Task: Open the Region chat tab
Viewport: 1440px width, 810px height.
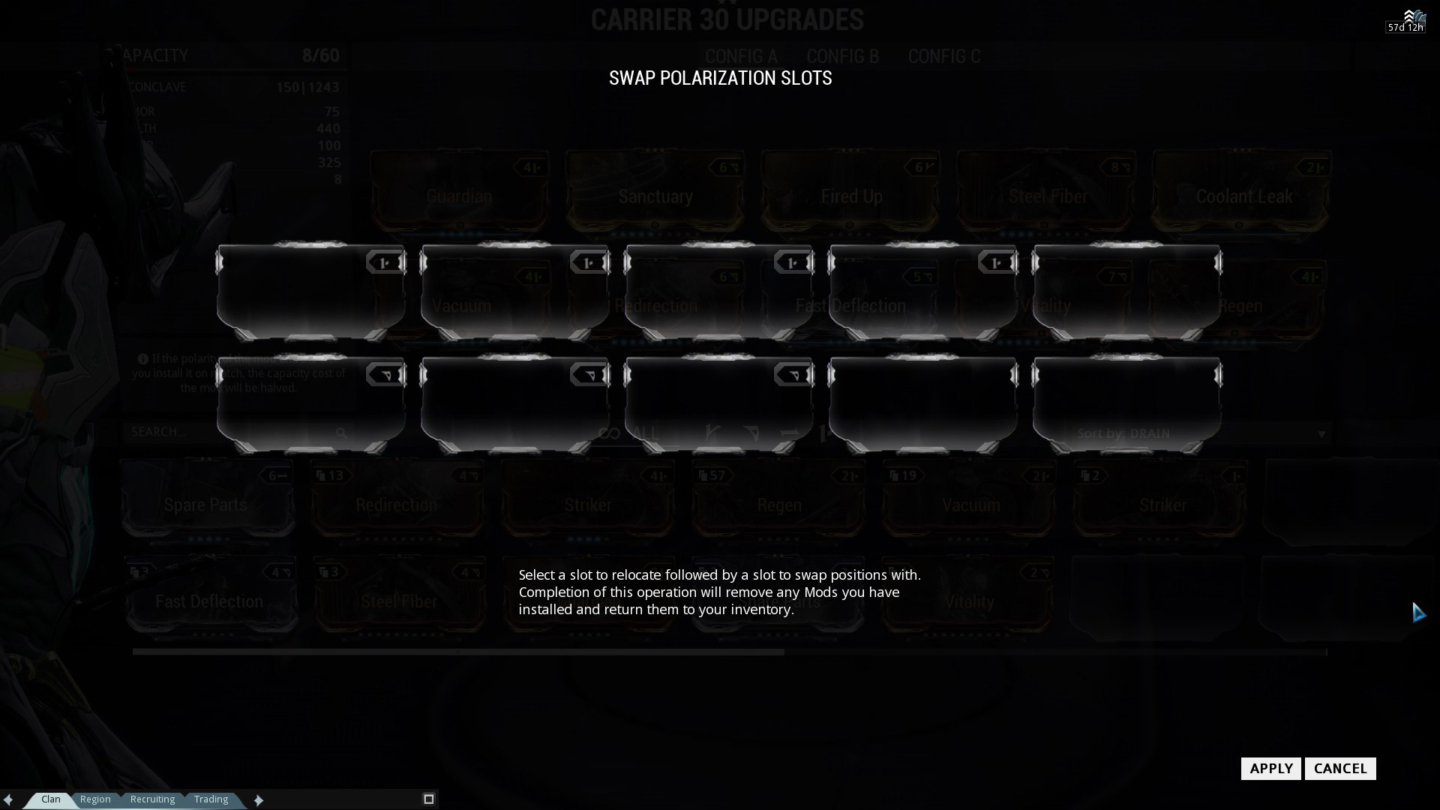Action: pyautogui.click(x=95, y=799)
